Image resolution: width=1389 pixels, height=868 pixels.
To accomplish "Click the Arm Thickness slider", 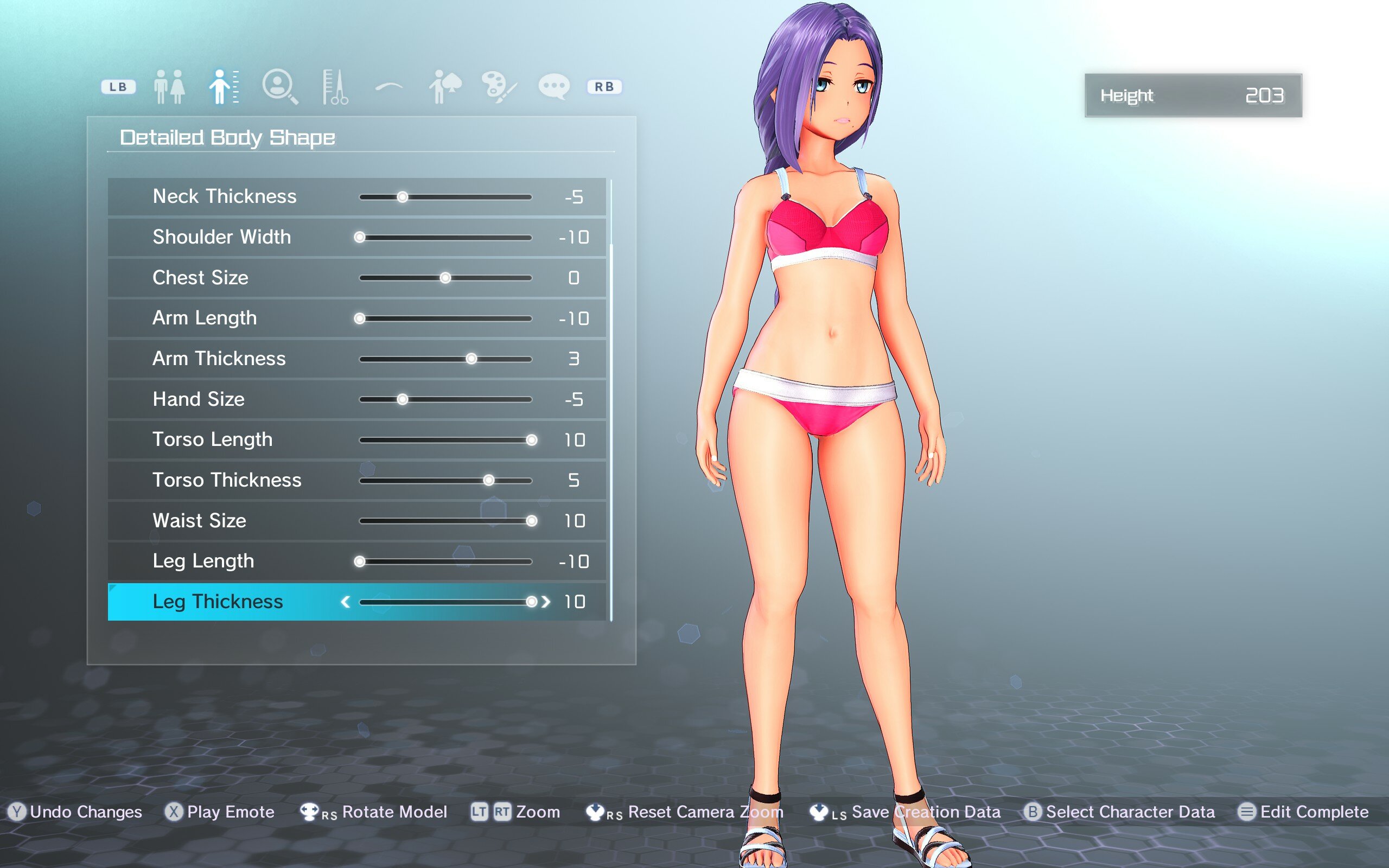I will pyautogui.click(x=445, y=359).
